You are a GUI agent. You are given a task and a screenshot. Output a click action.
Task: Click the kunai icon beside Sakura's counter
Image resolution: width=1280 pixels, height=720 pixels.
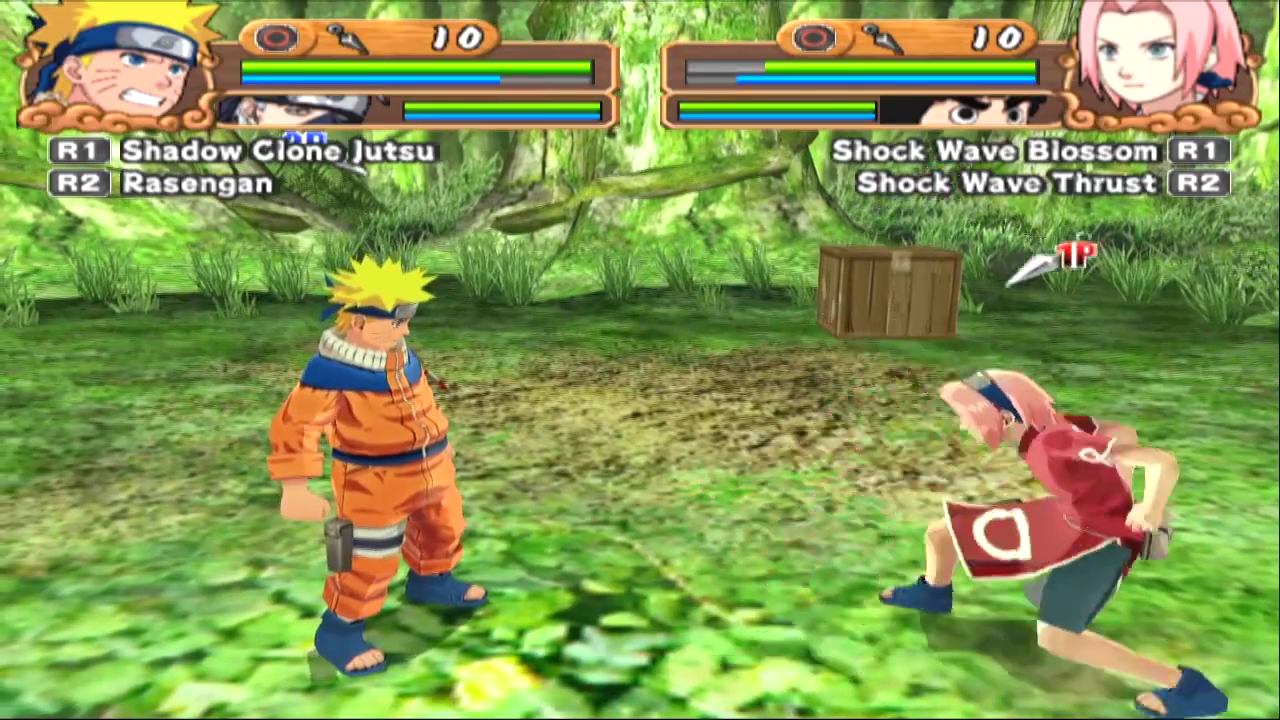[883, 39]
